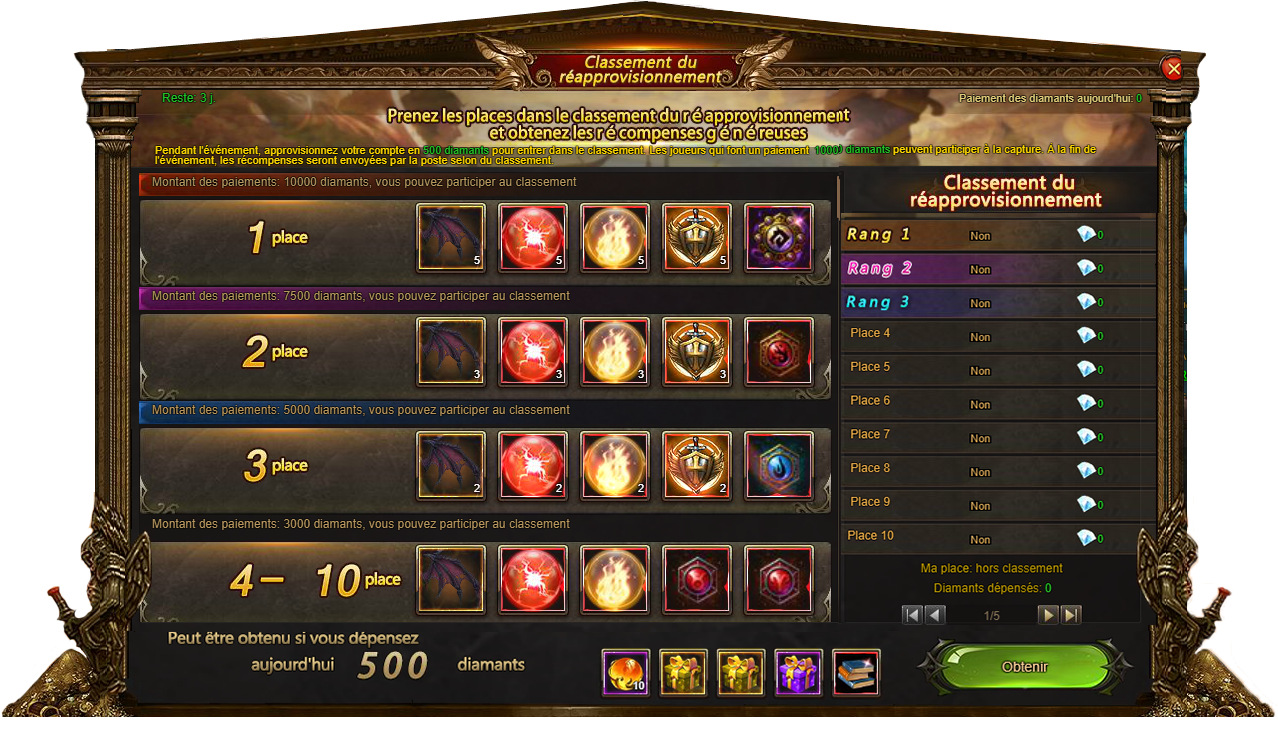This screenshot has width=1278, height=739.
Task: Select the stack of books reward
Action: click(x=856, y=673)
